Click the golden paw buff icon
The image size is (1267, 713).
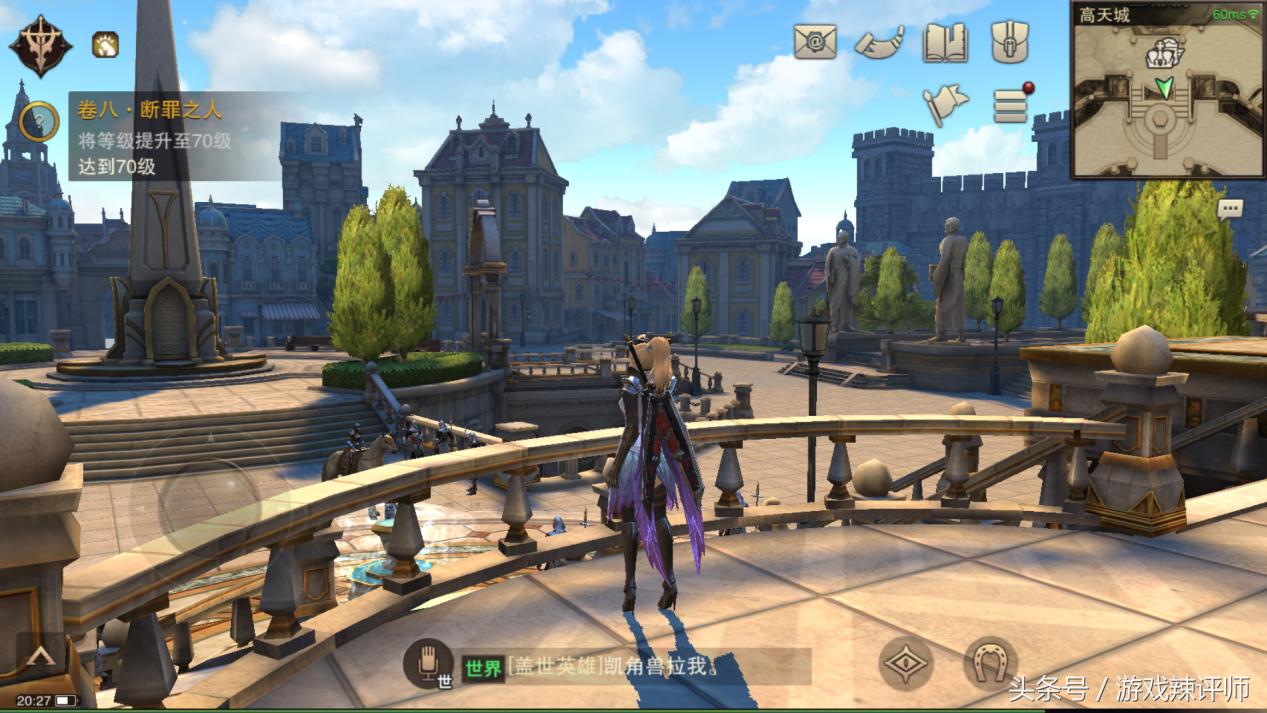click(x=105, y=44)
